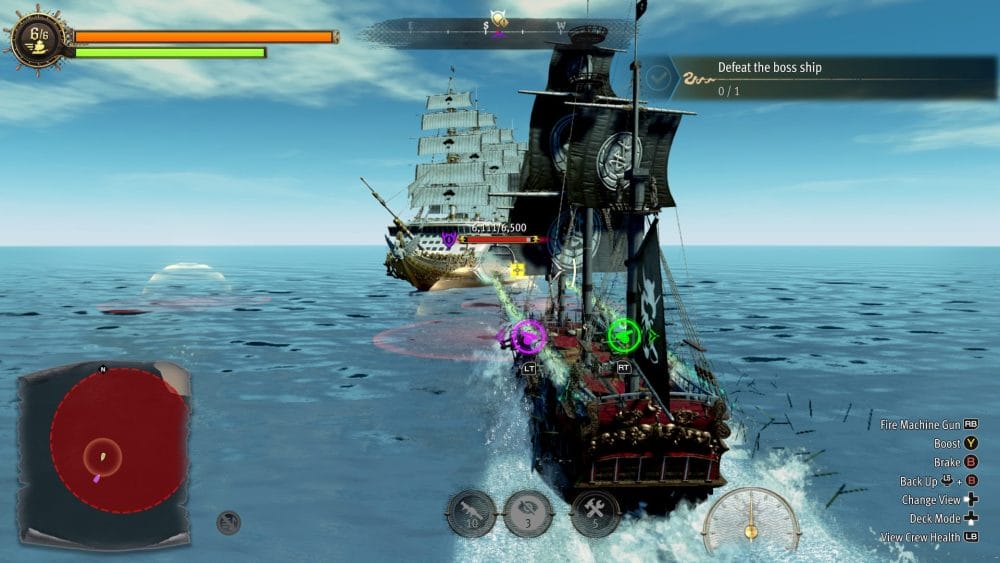Viewport: 1000px width, 563px height.
Task: Click the compass heading bar
Action: (498, 31)
